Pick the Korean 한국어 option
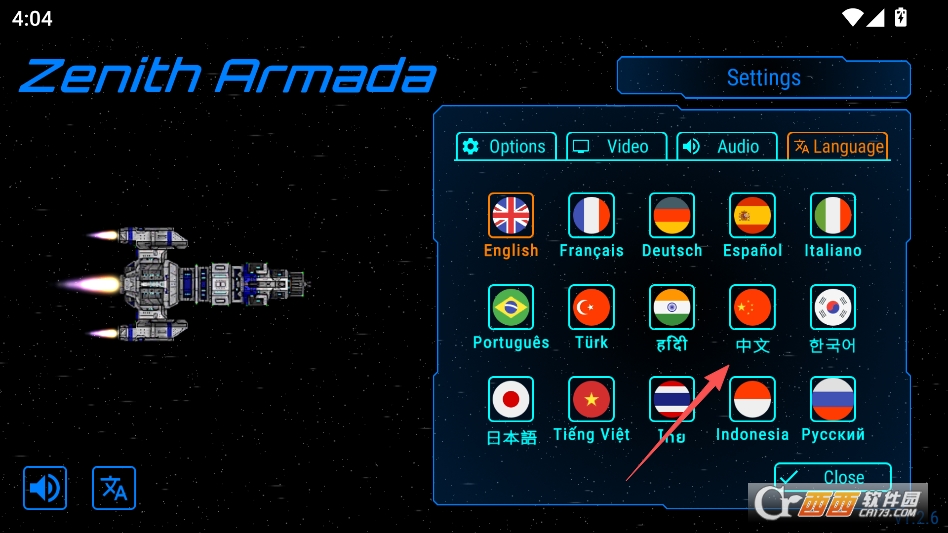948x533 pixels. pyautogui.click(x=832, y=307)
